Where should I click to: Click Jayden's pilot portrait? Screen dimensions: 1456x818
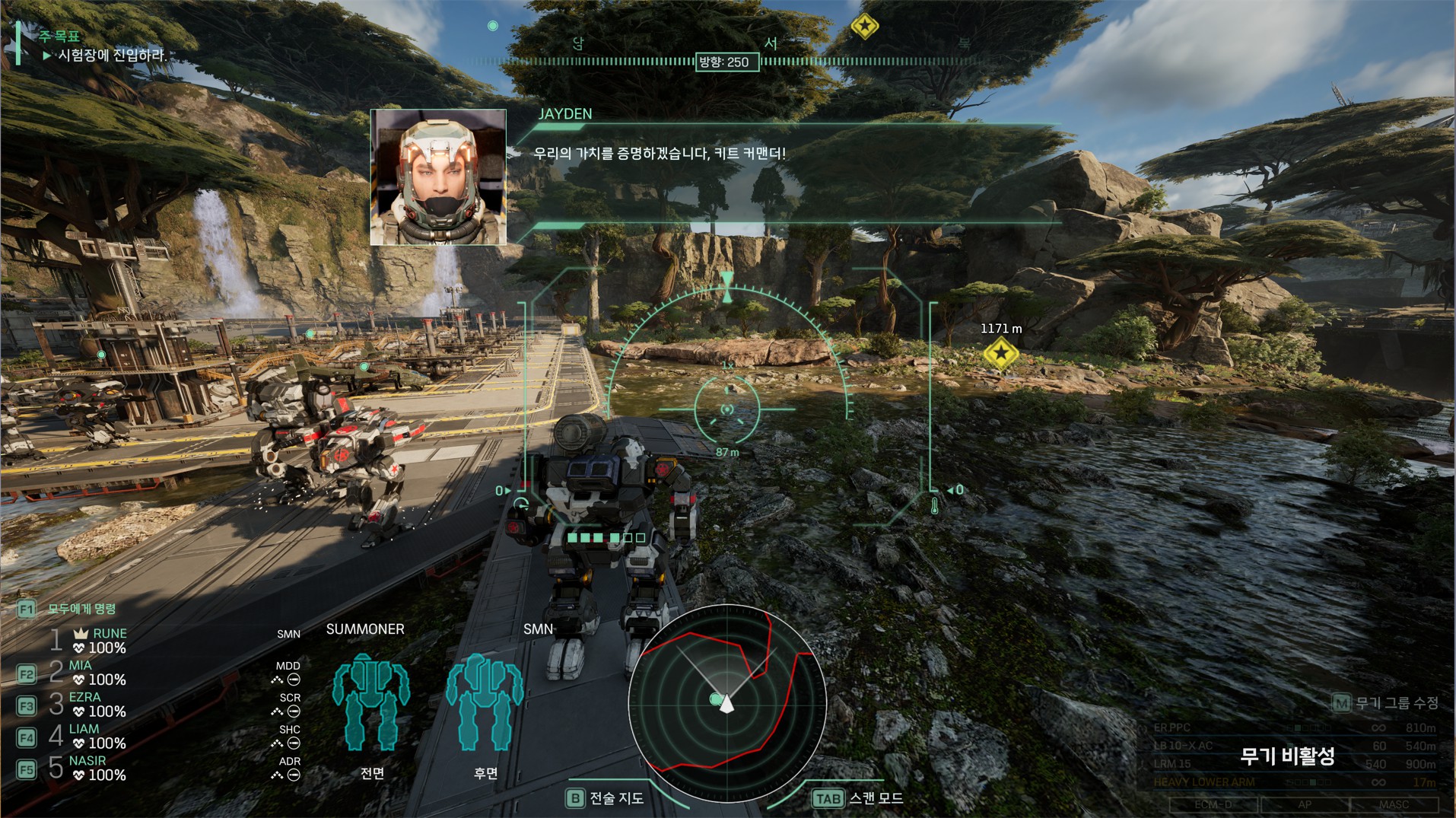coord(438,177)
